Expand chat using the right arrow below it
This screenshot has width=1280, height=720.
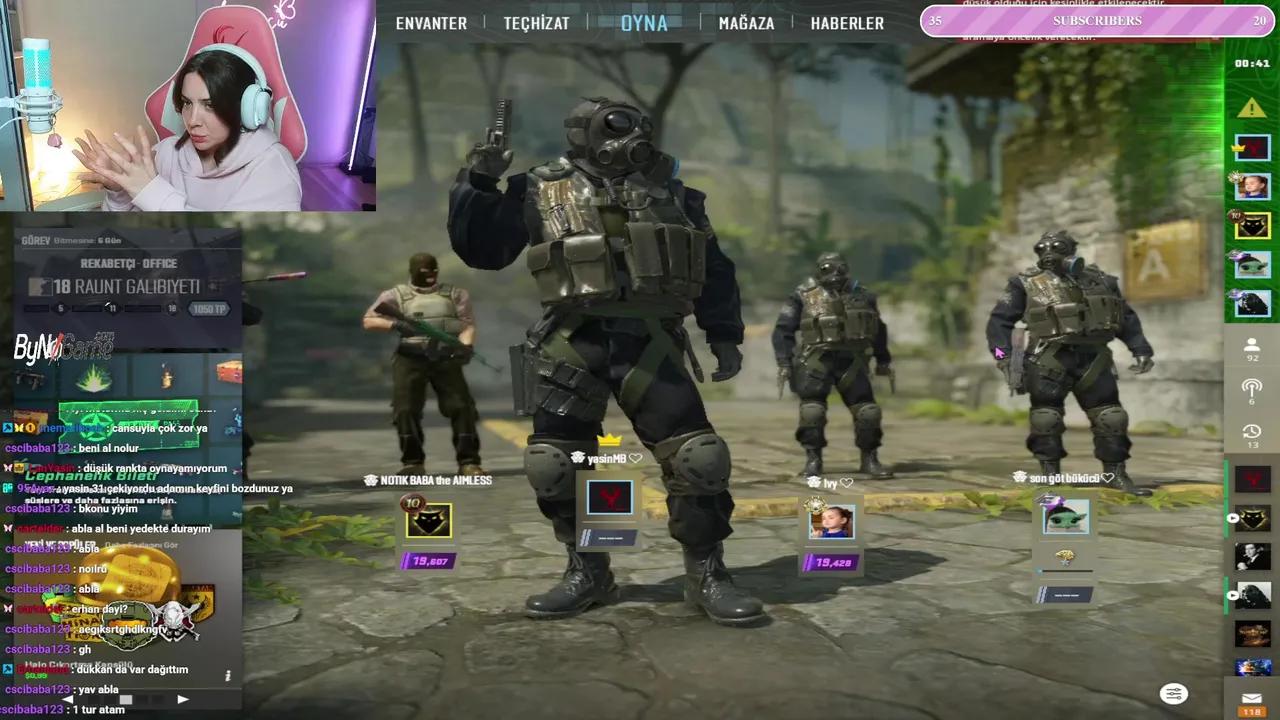182,699
